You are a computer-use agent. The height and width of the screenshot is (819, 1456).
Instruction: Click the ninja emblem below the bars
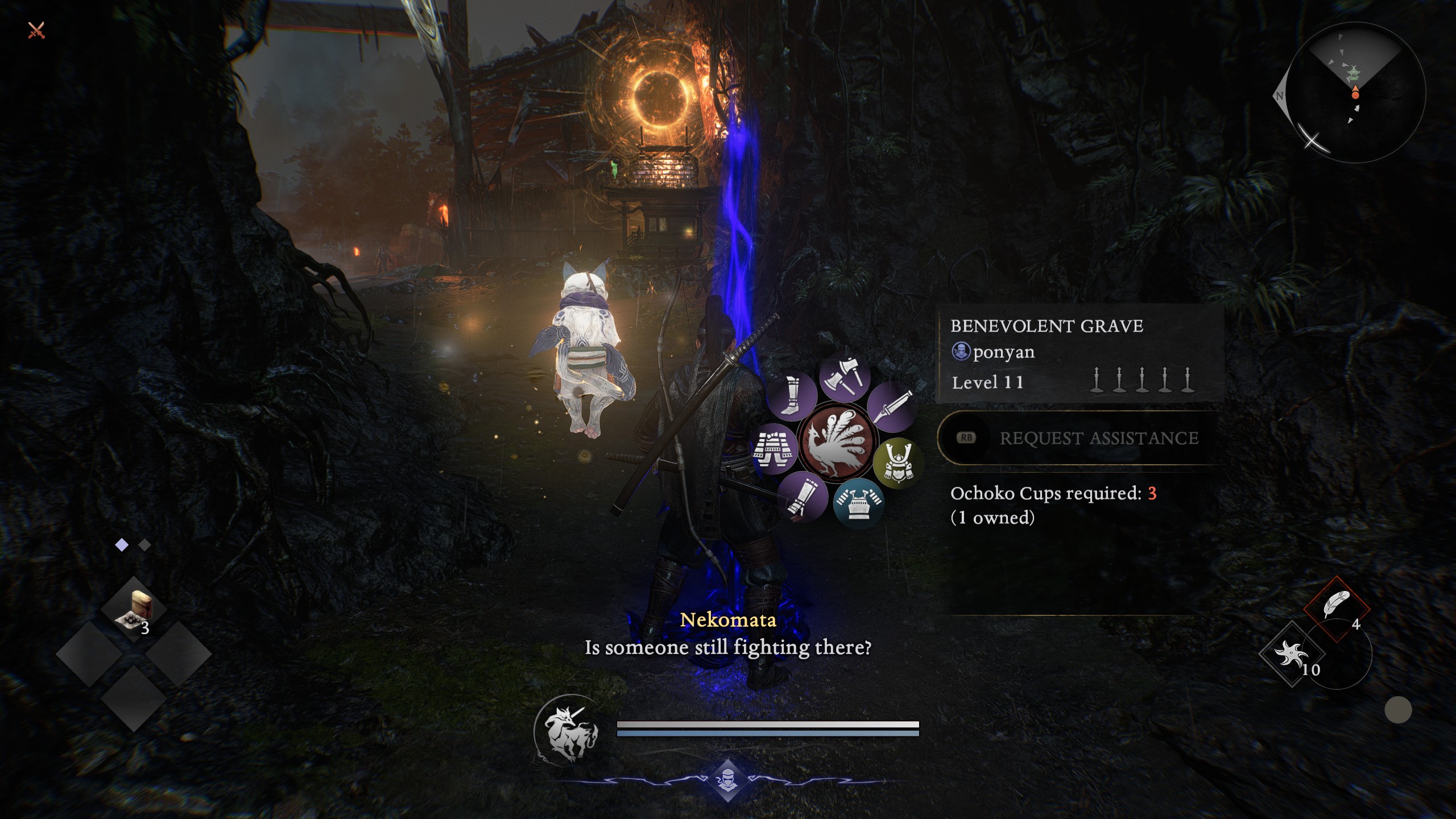click(x=727, y=779)
